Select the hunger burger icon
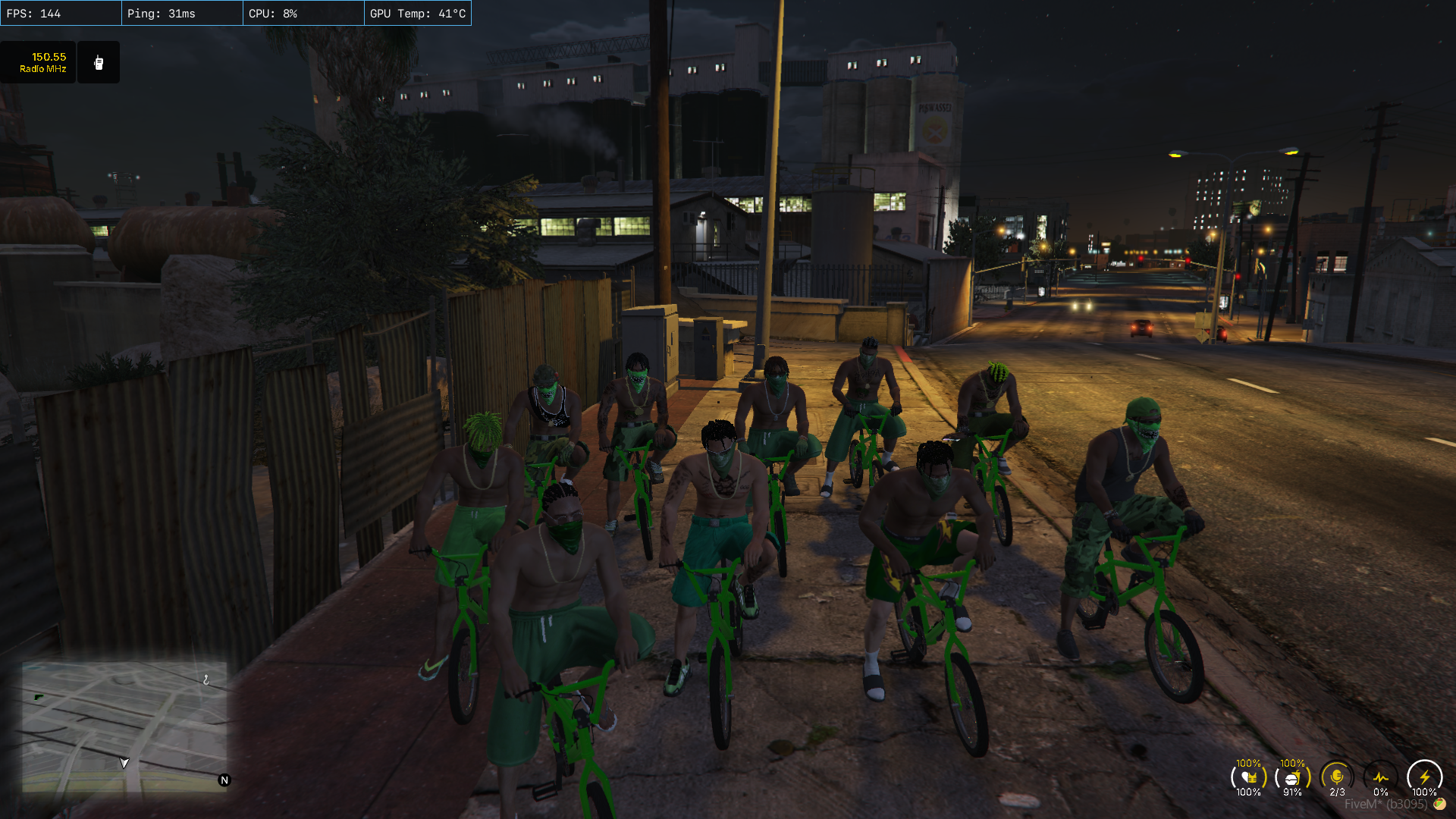 [x=1293, y=777]
